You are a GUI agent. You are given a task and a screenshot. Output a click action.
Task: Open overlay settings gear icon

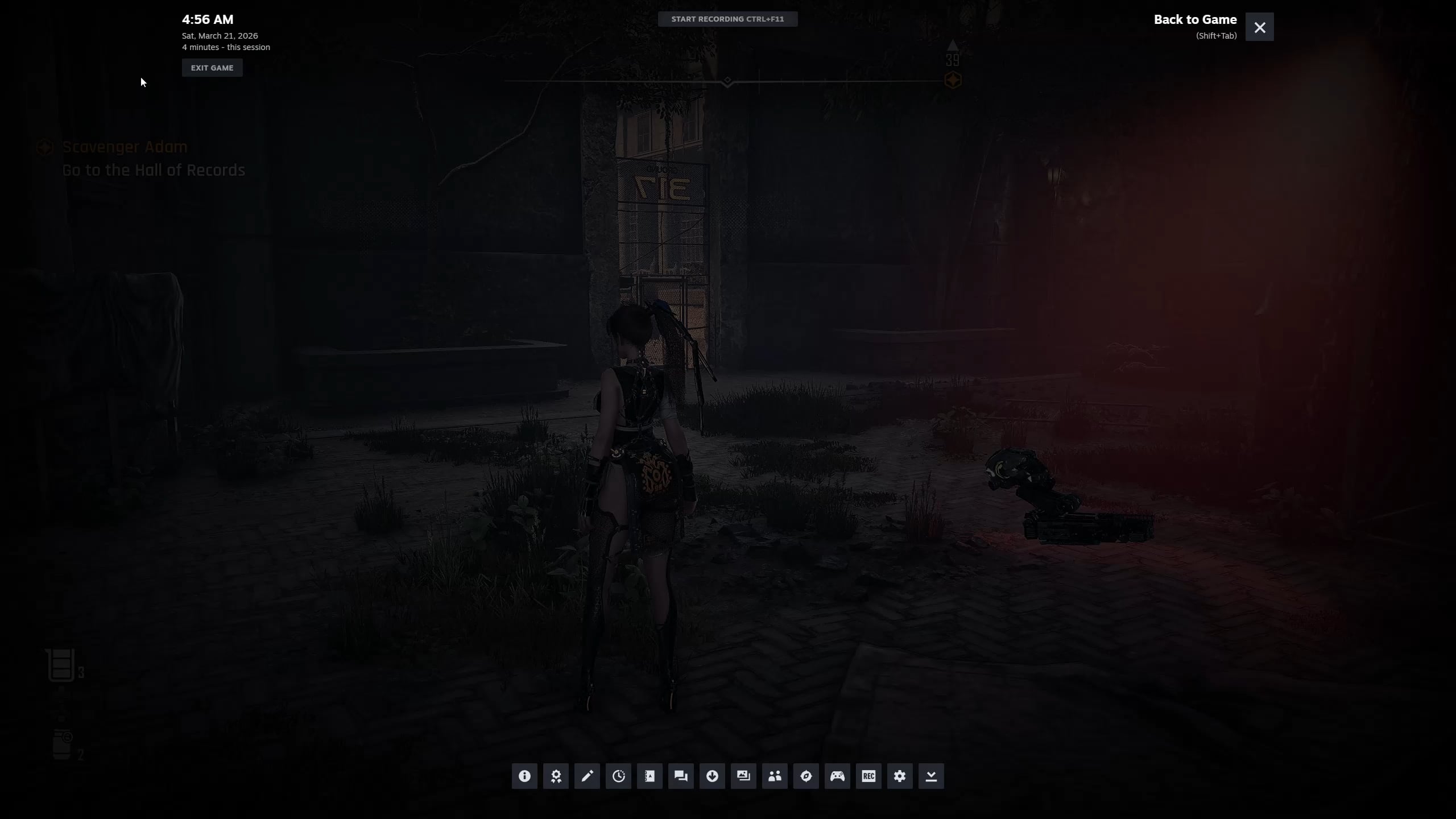click(900, 776)
